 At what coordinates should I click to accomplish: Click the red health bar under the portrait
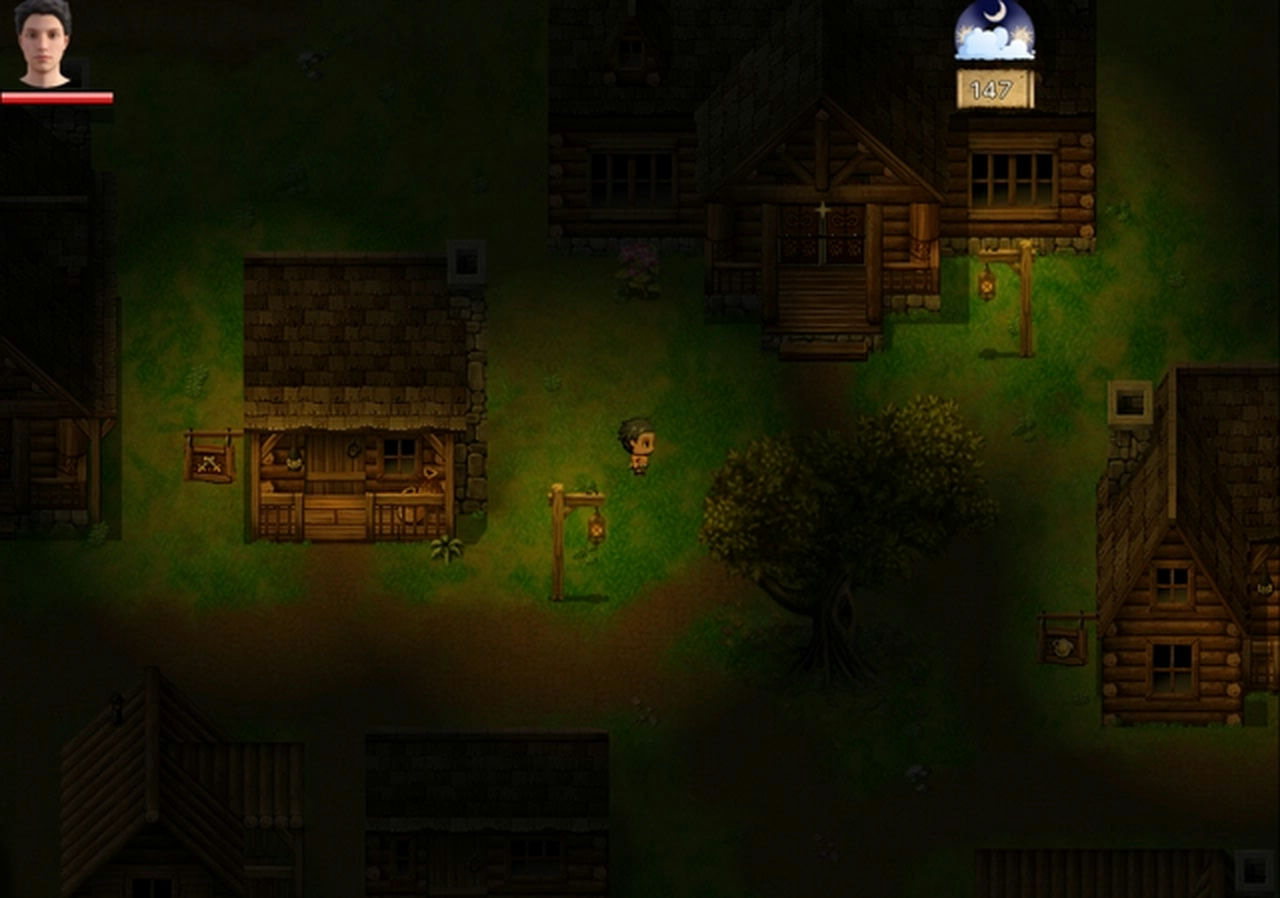pos(57,98)
